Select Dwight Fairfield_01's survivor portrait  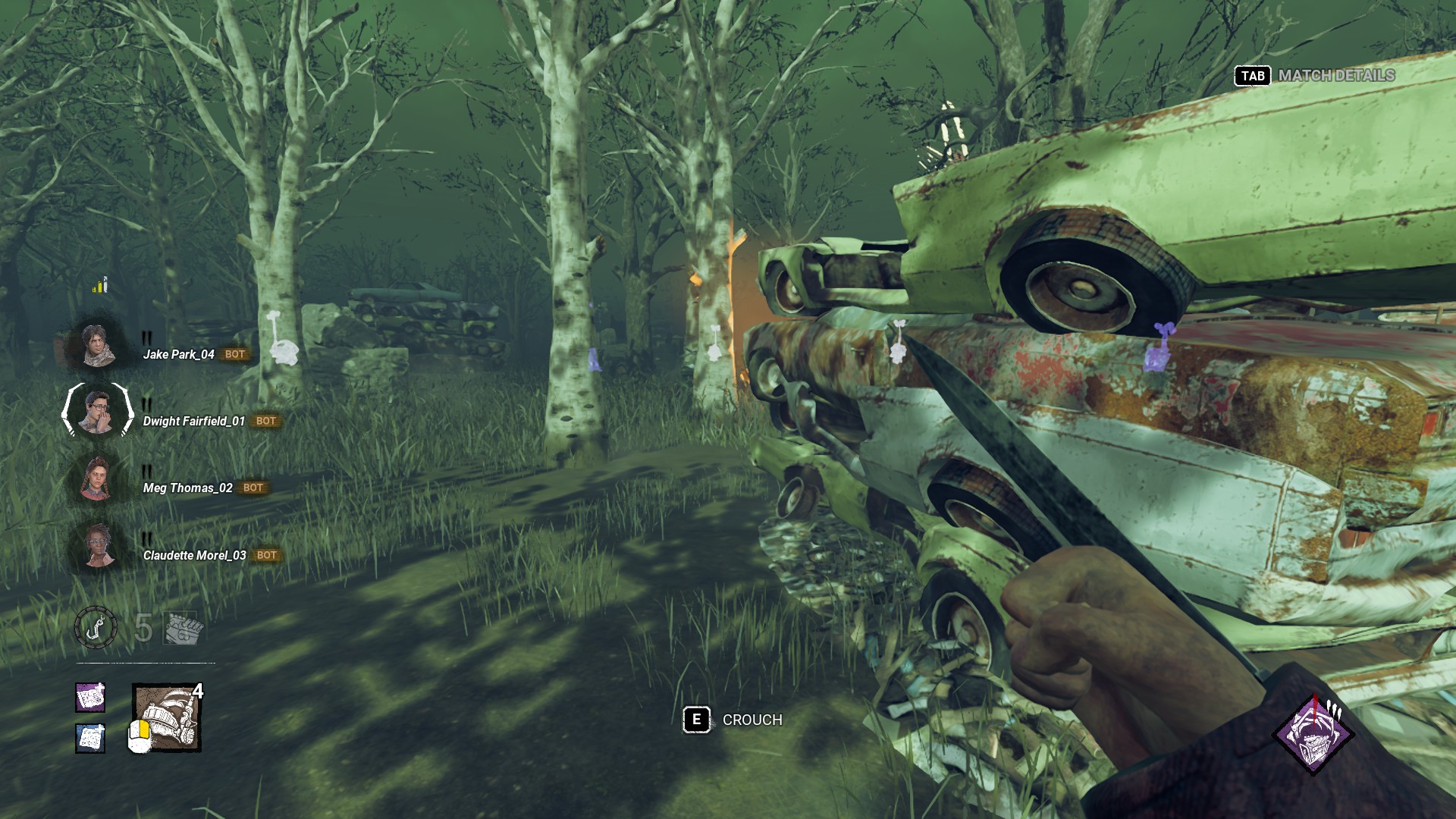tap(97, 411)
